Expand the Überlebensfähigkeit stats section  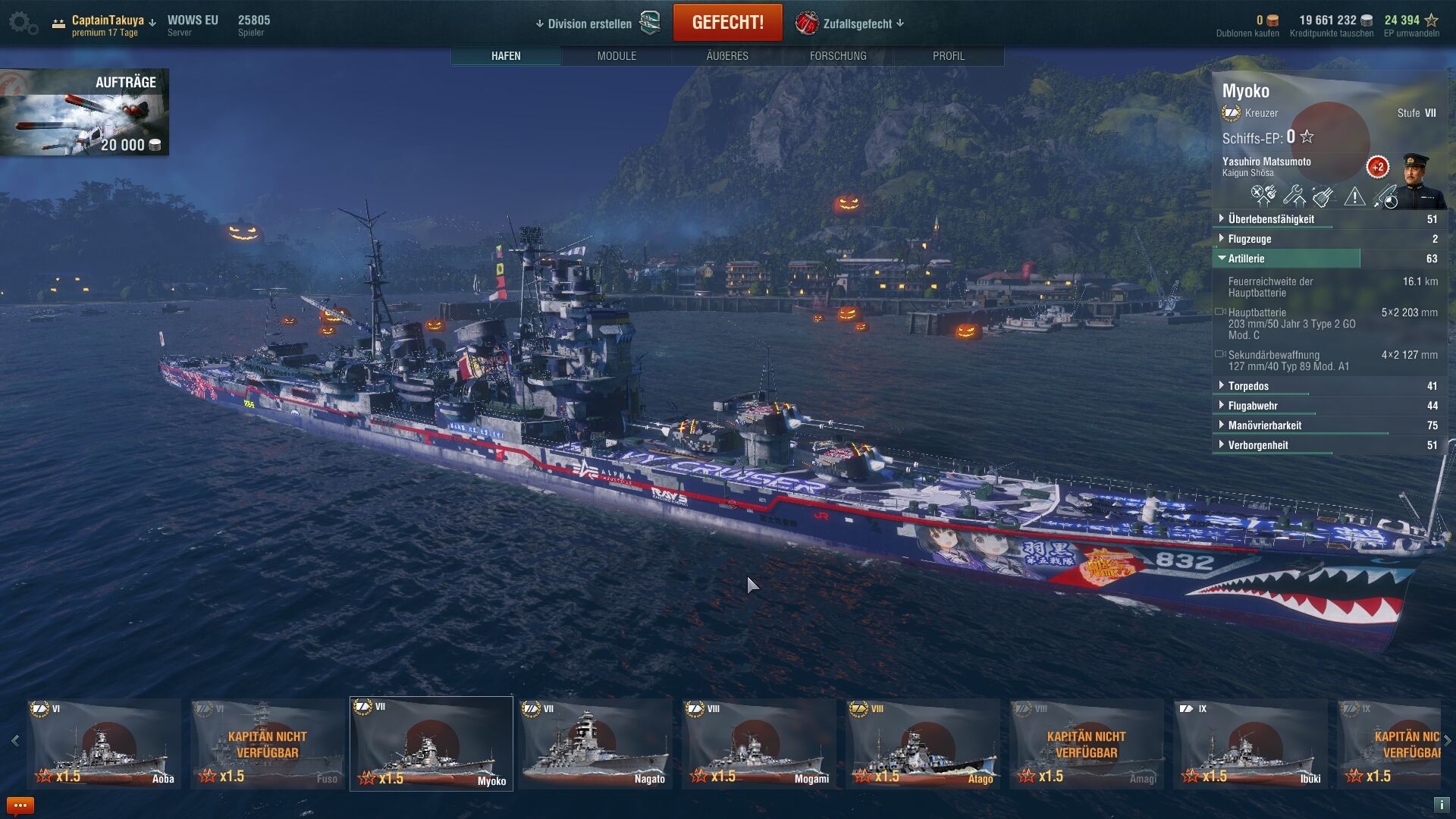point(1271,219)
